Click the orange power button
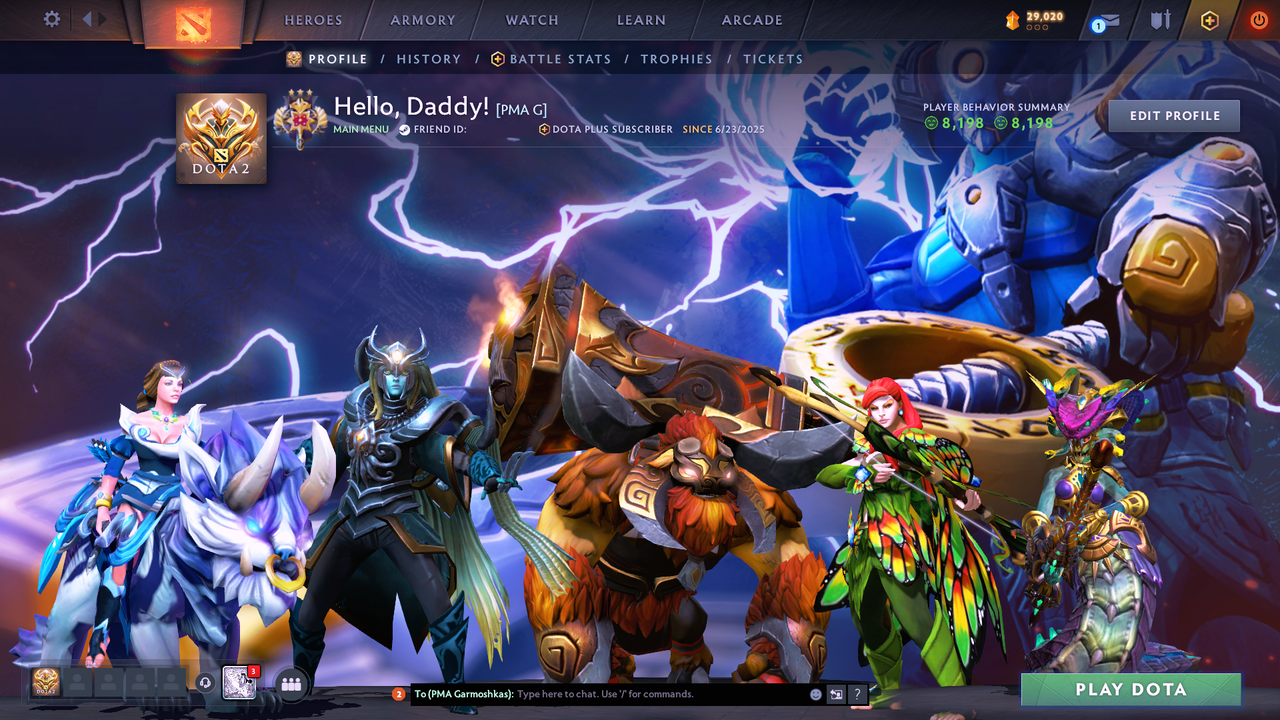The image size is (1280, 720). tap(1257, 18)
